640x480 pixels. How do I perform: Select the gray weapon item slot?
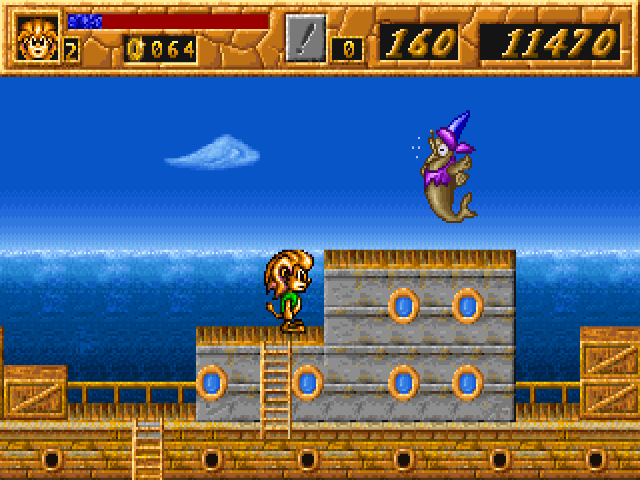306,38
